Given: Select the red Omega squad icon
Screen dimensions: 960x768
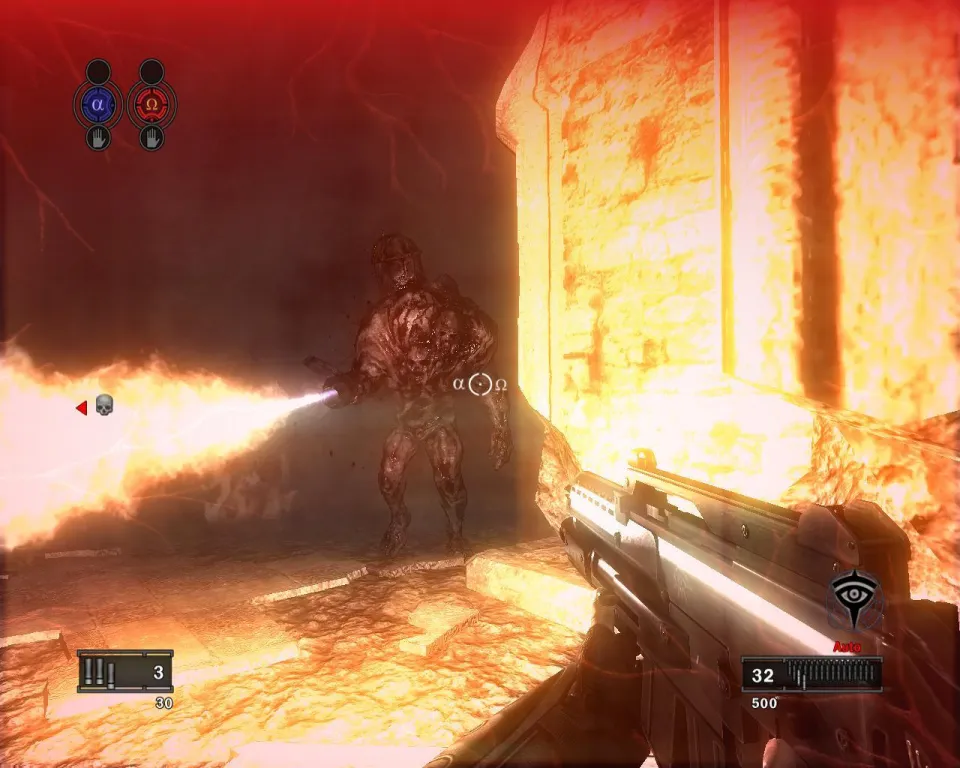Looking at the screenshot, I should (x=152, y=104).
